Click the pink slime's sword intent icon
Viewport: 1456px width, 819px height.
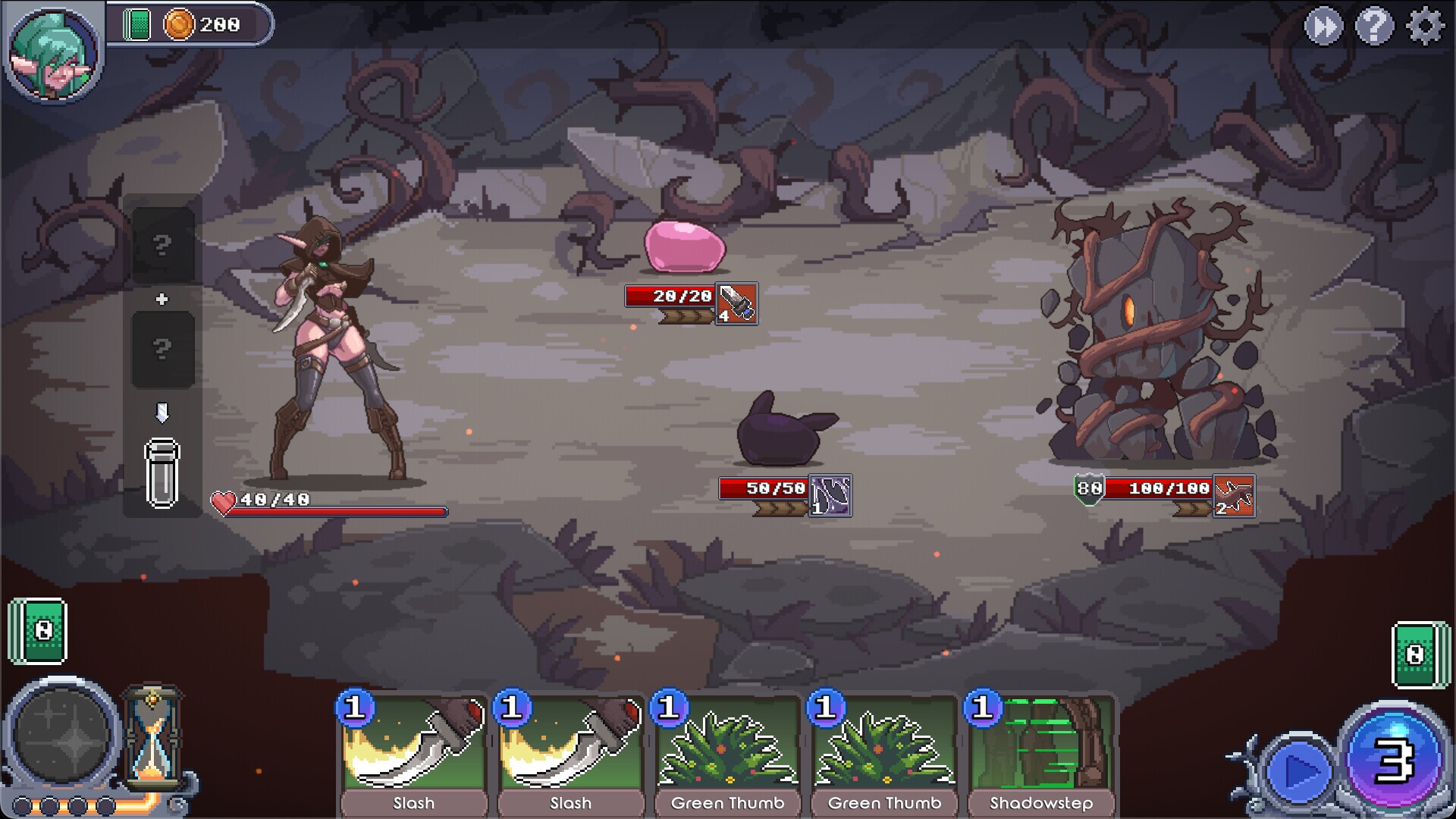tap(735, 304)
